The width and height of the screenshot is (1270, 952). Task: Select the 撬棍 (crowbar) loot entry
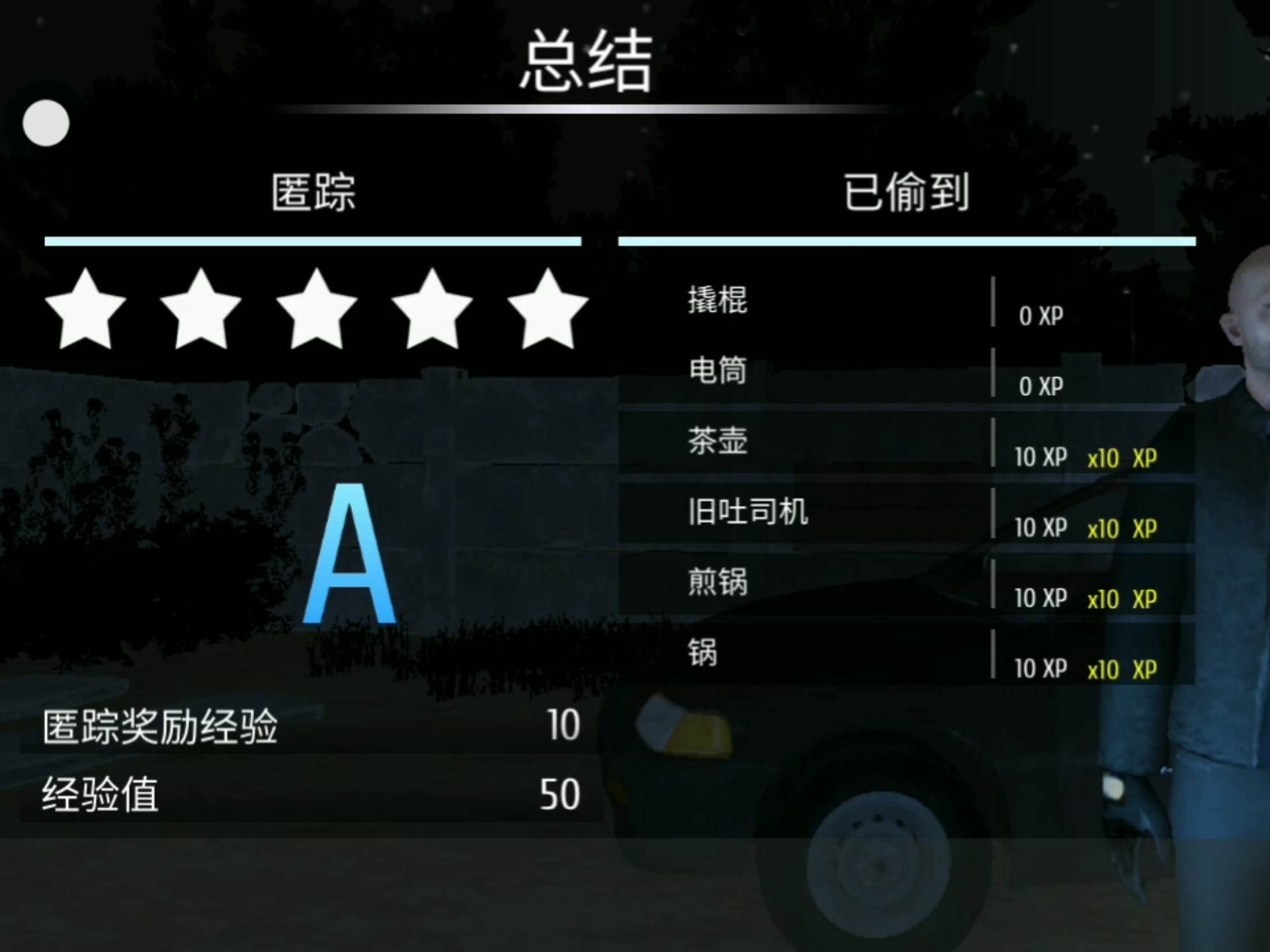click(x=718, y=302)
